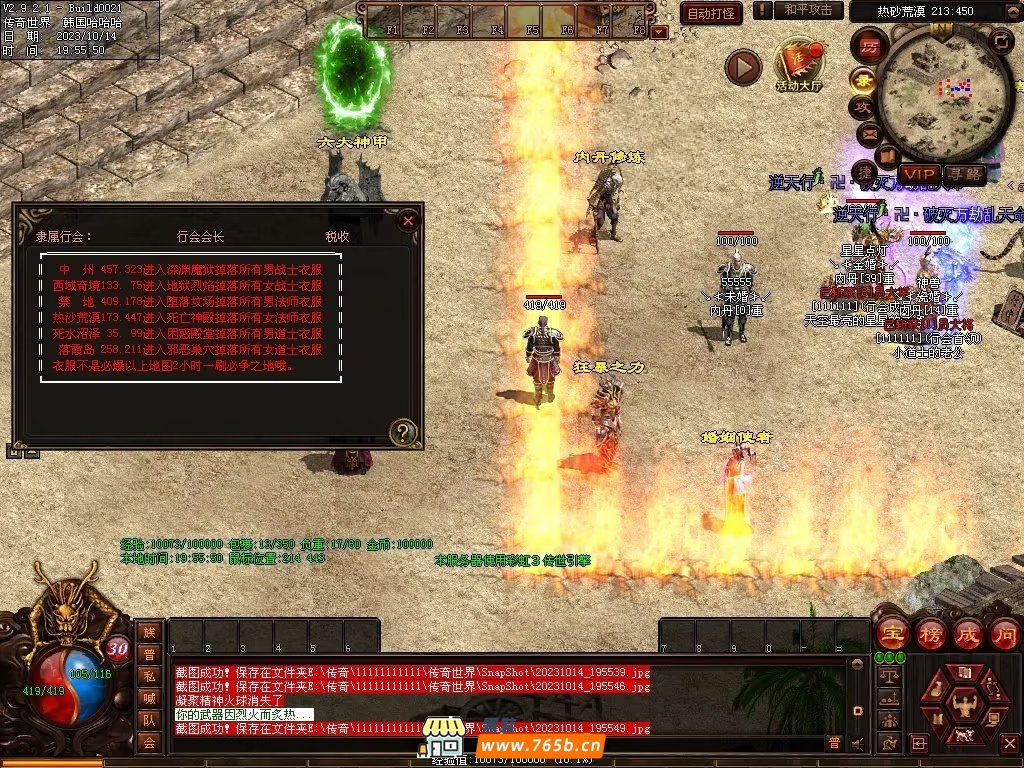Switch to the 队 team chat channel
Viewport: 1024px width, 768px height.
click(x=149, y=719)
